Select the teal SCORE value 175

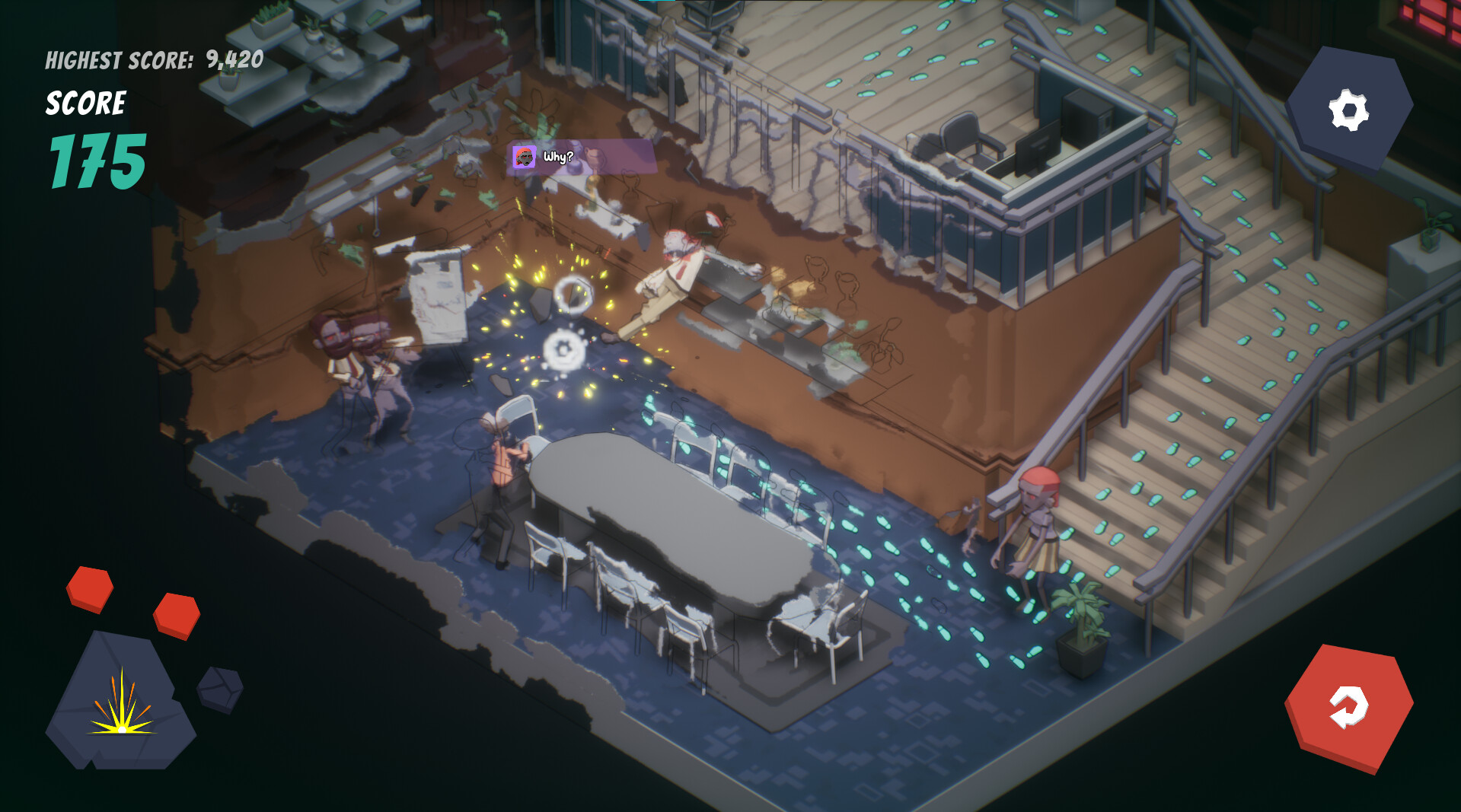point(97,161)
